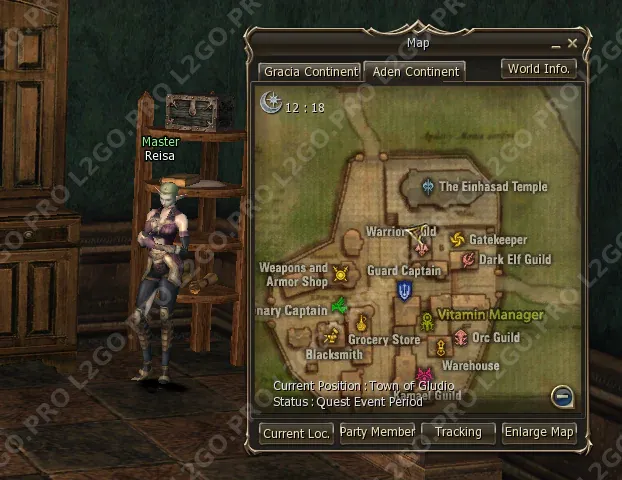The height and width of the screenshot is (480, 622).
Task: Enlarge the map view
Action: [539, 432]
